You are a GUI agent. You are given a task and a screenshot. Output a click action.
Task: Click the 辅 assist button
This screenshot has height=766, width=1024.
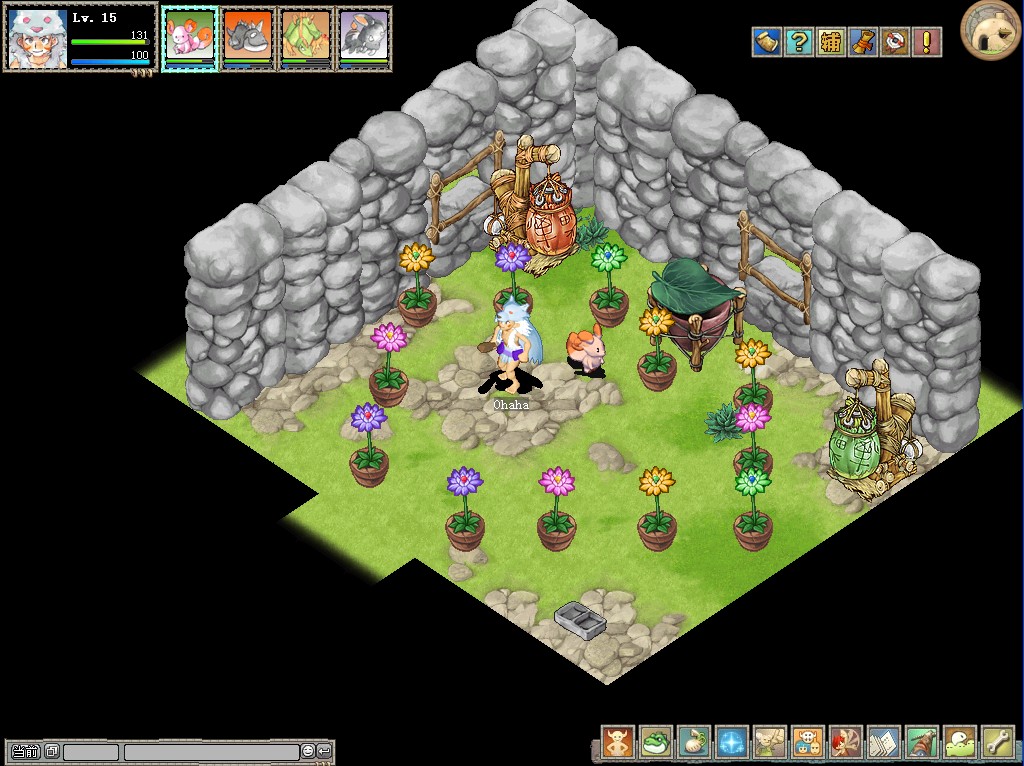pos(831,42)
